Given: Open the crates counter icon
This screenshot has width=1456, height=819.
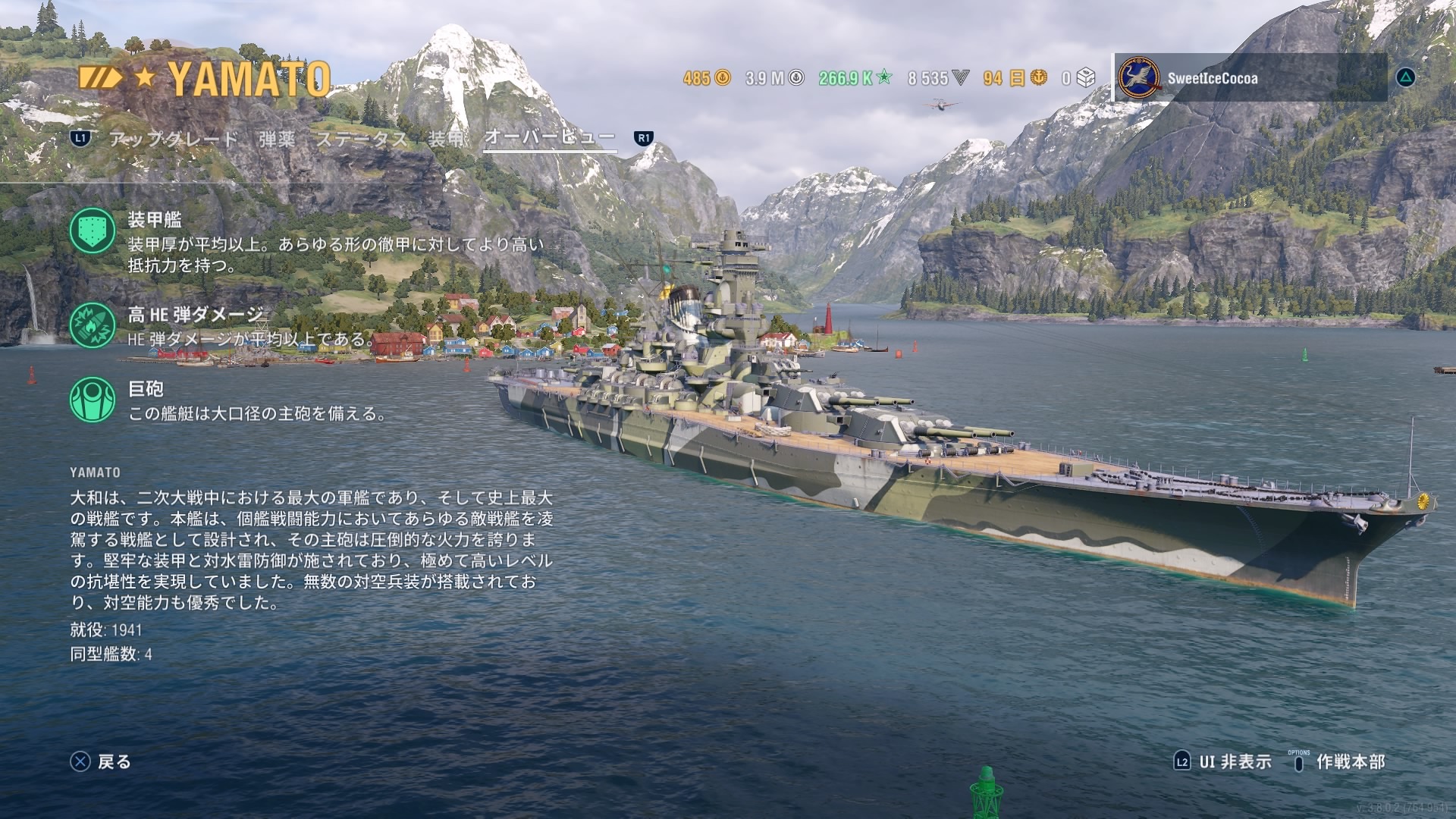Looking at the screenshot, I should 1086,77.
